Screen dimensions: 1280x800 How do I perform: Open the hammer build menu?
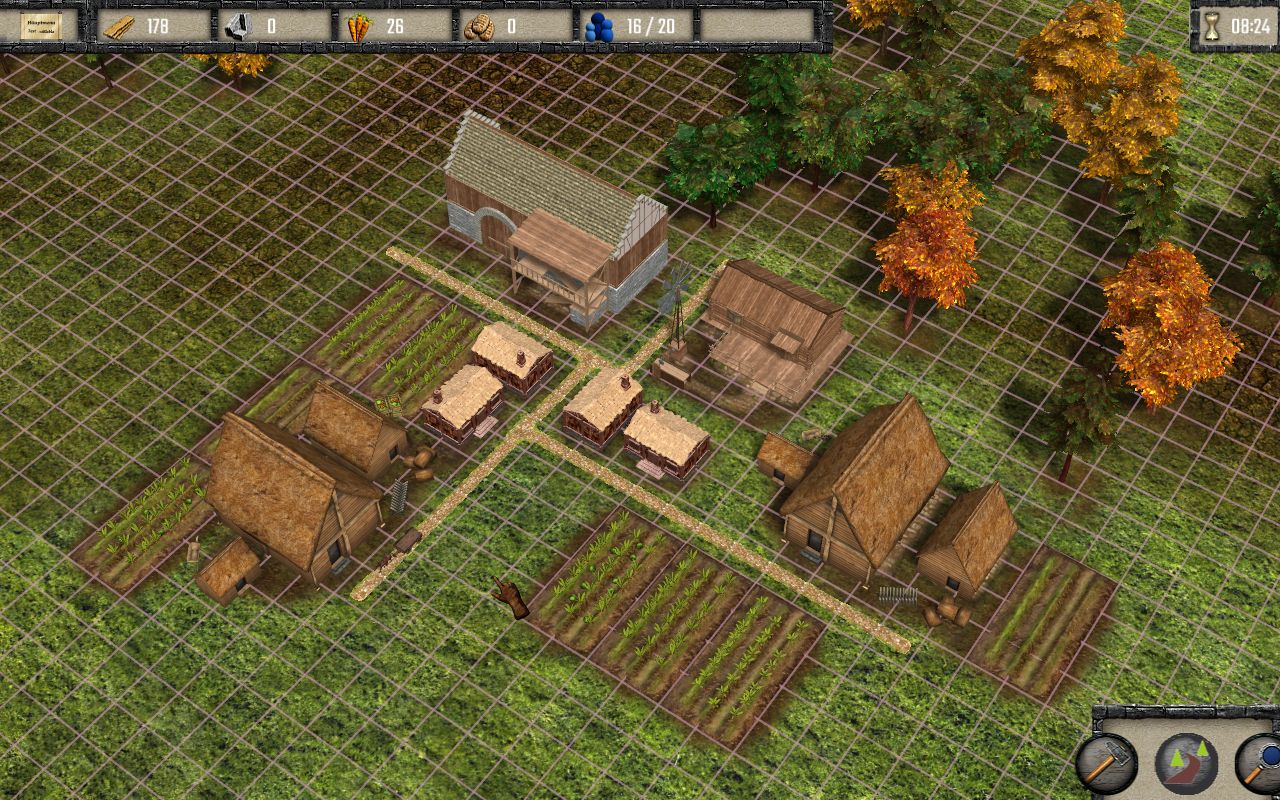click(x=1106, y=763)
